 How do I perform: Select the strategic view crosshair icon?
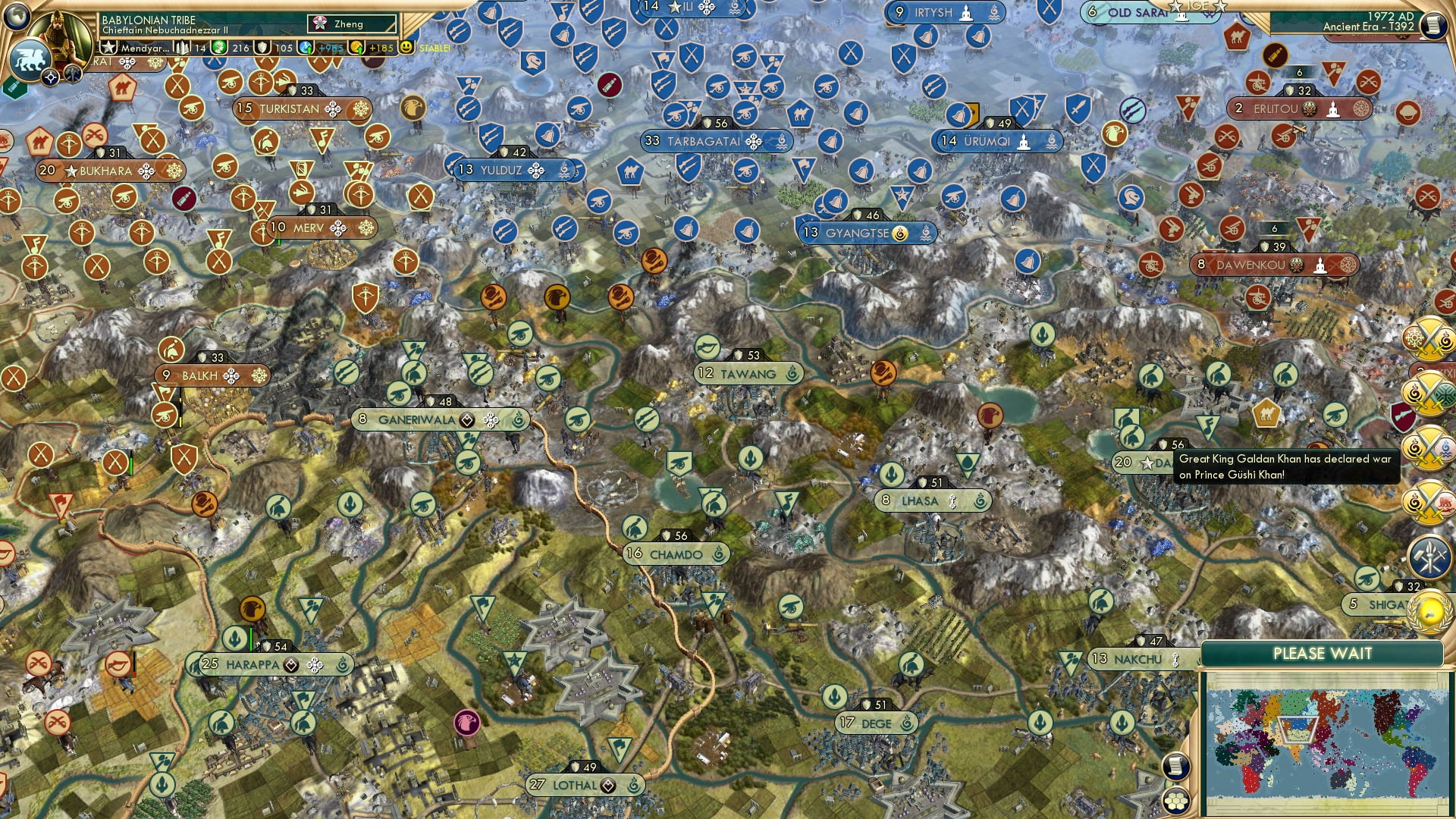(x=50, y=77)
